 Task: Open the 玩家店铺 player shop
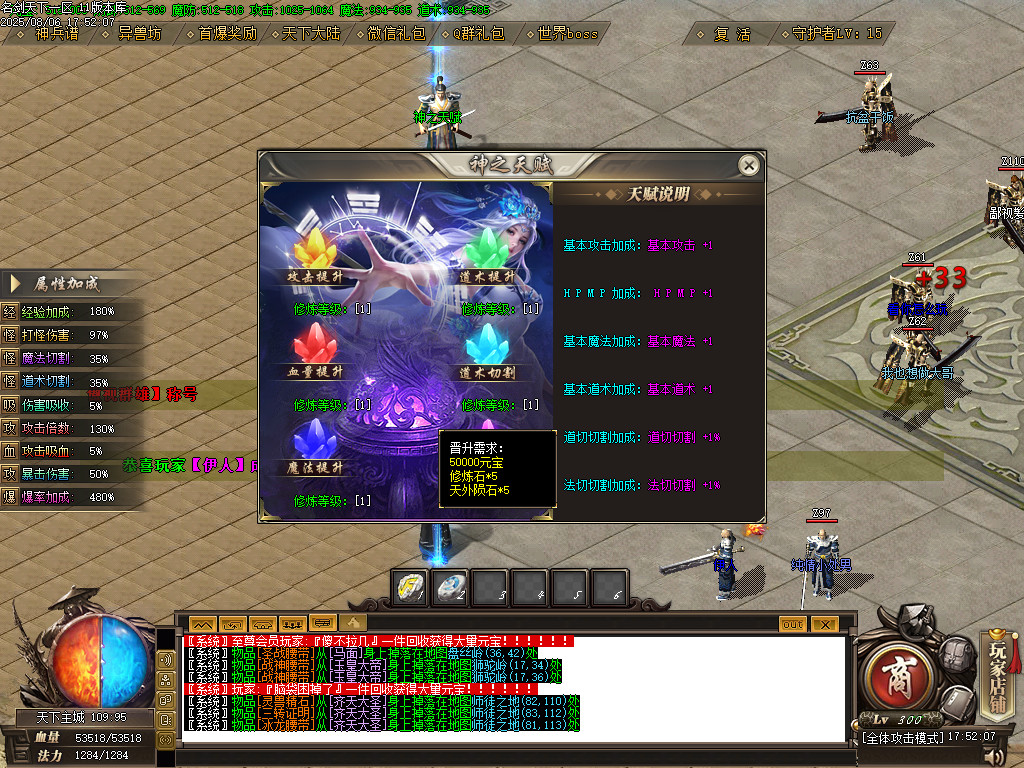click(x=997, y=669)
